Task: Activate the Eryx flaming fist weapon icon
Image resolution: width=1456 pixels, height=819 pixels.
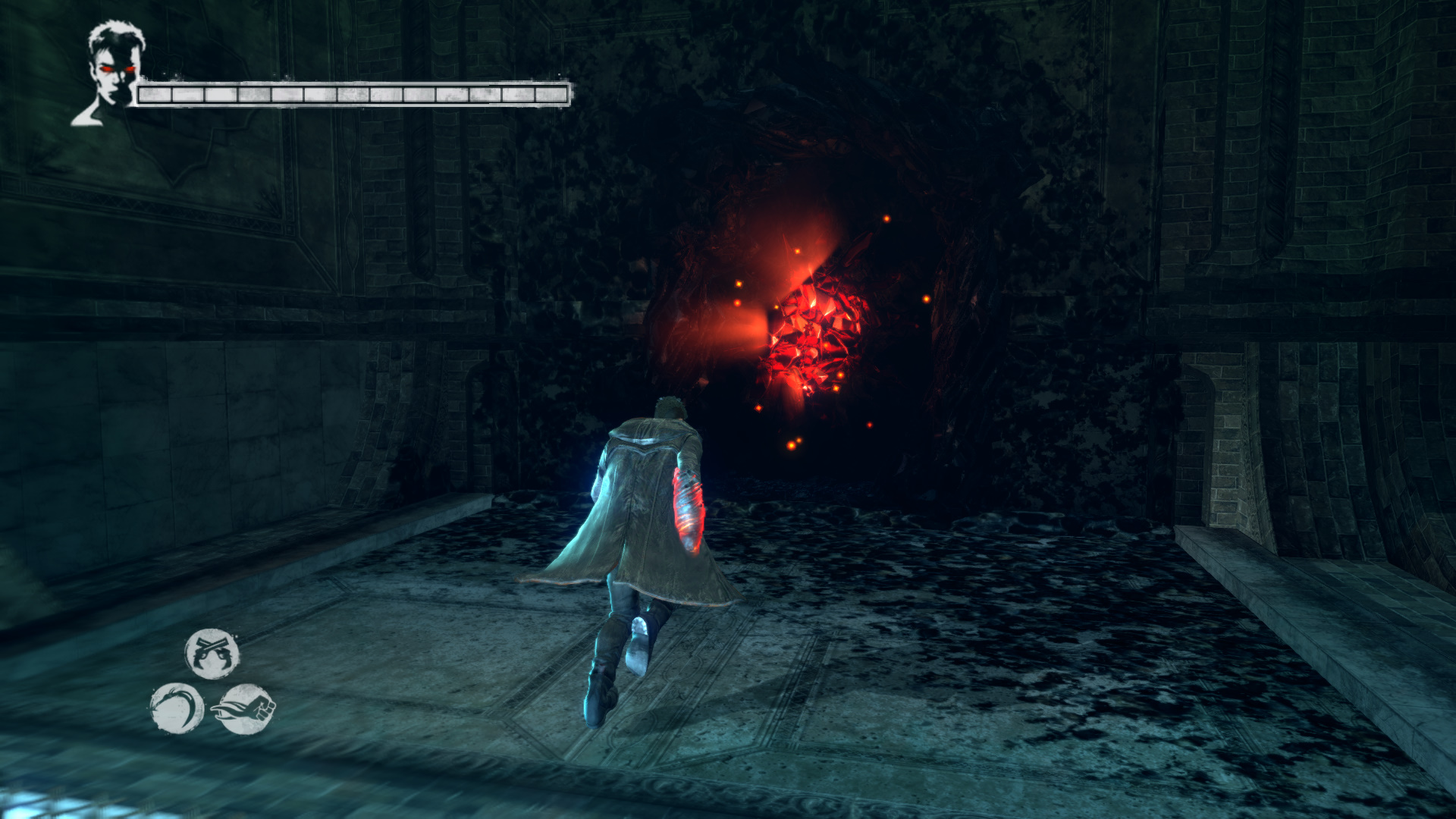Action: point(245,709)
